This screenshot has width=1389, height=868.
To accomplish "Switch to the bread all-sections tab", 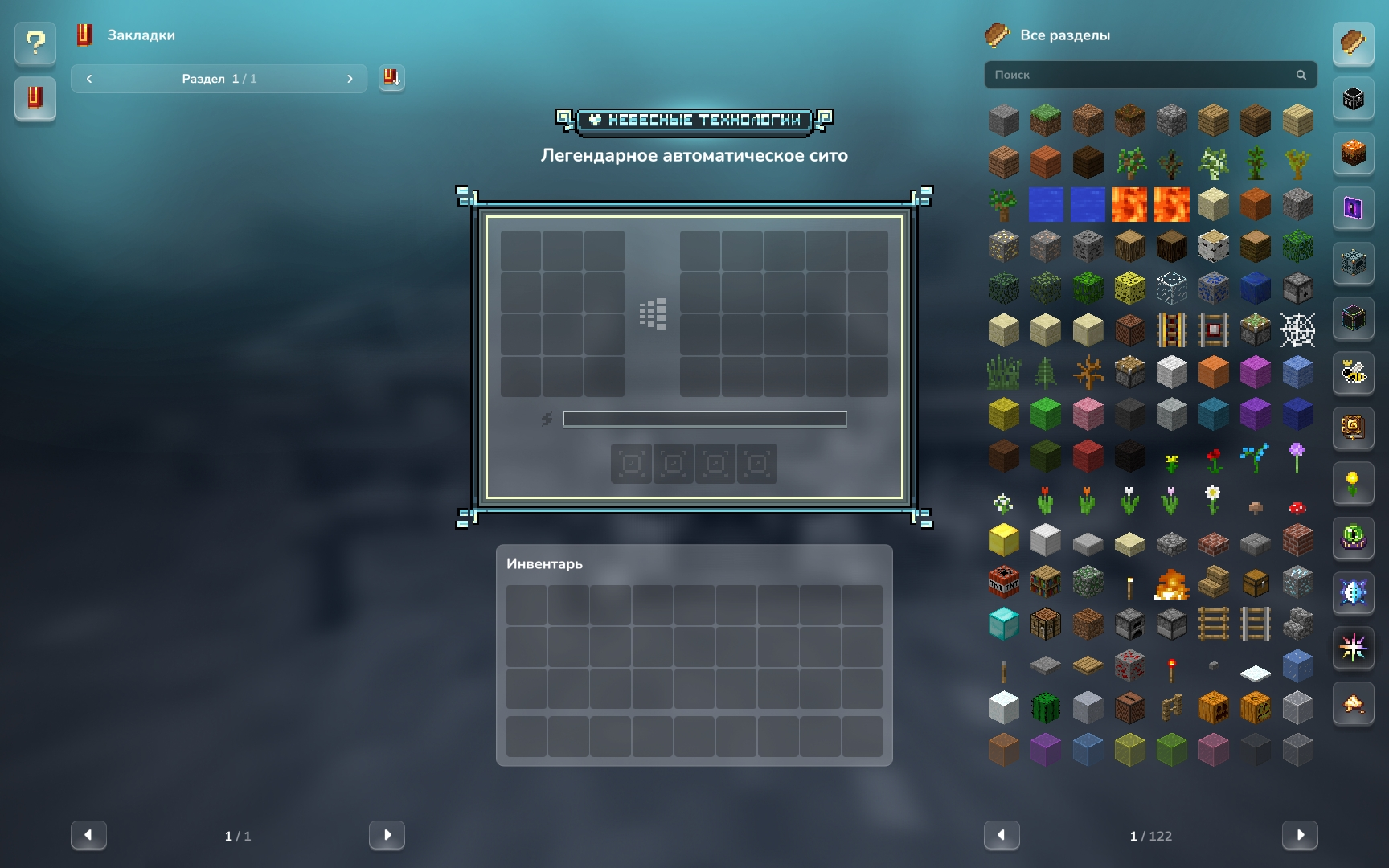I will pyautogui.click(x=1354, y=43).
